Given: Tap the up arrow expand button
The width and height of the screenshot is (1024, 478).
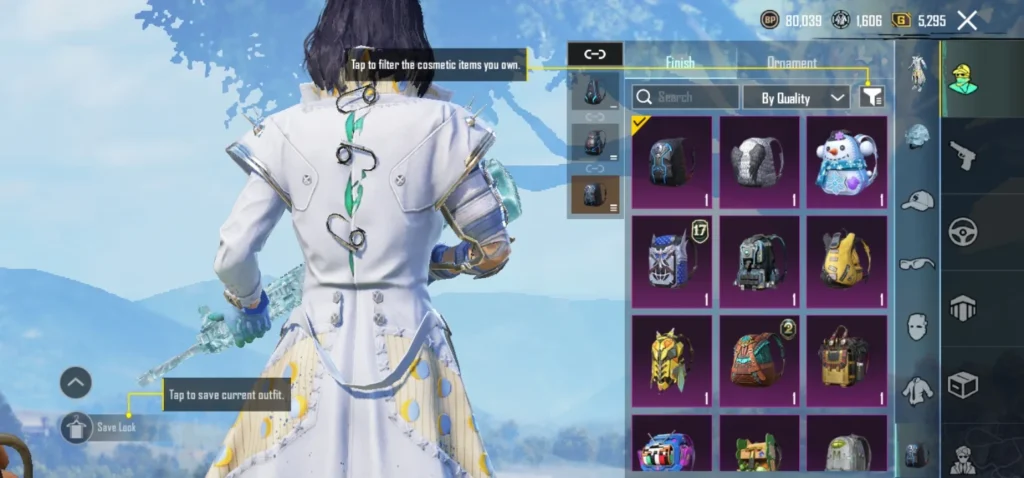Looking at the screenshot, I should (76, 381).
